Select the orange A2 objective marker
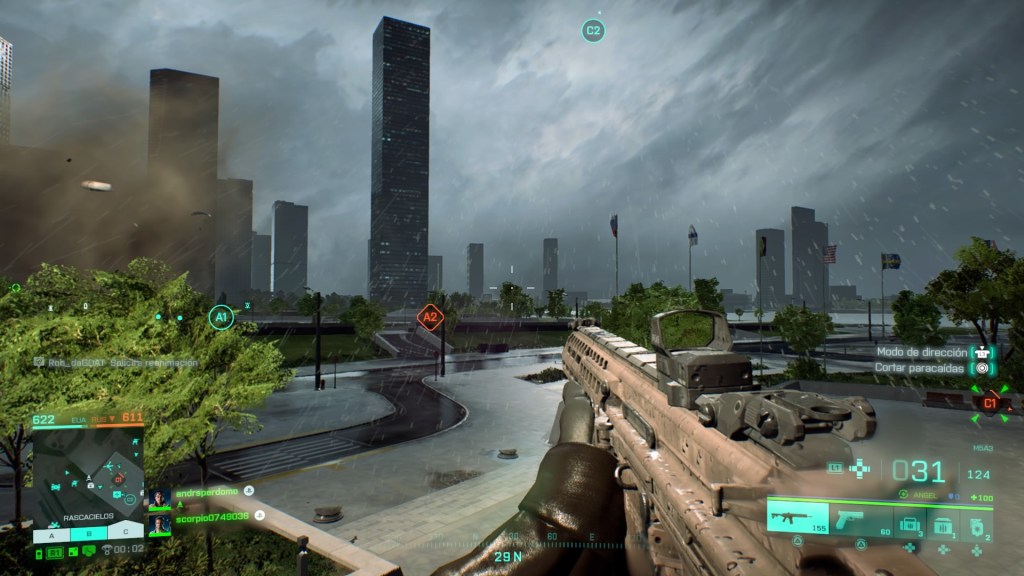The image size is (1024, 576). (x=429, y=319)
